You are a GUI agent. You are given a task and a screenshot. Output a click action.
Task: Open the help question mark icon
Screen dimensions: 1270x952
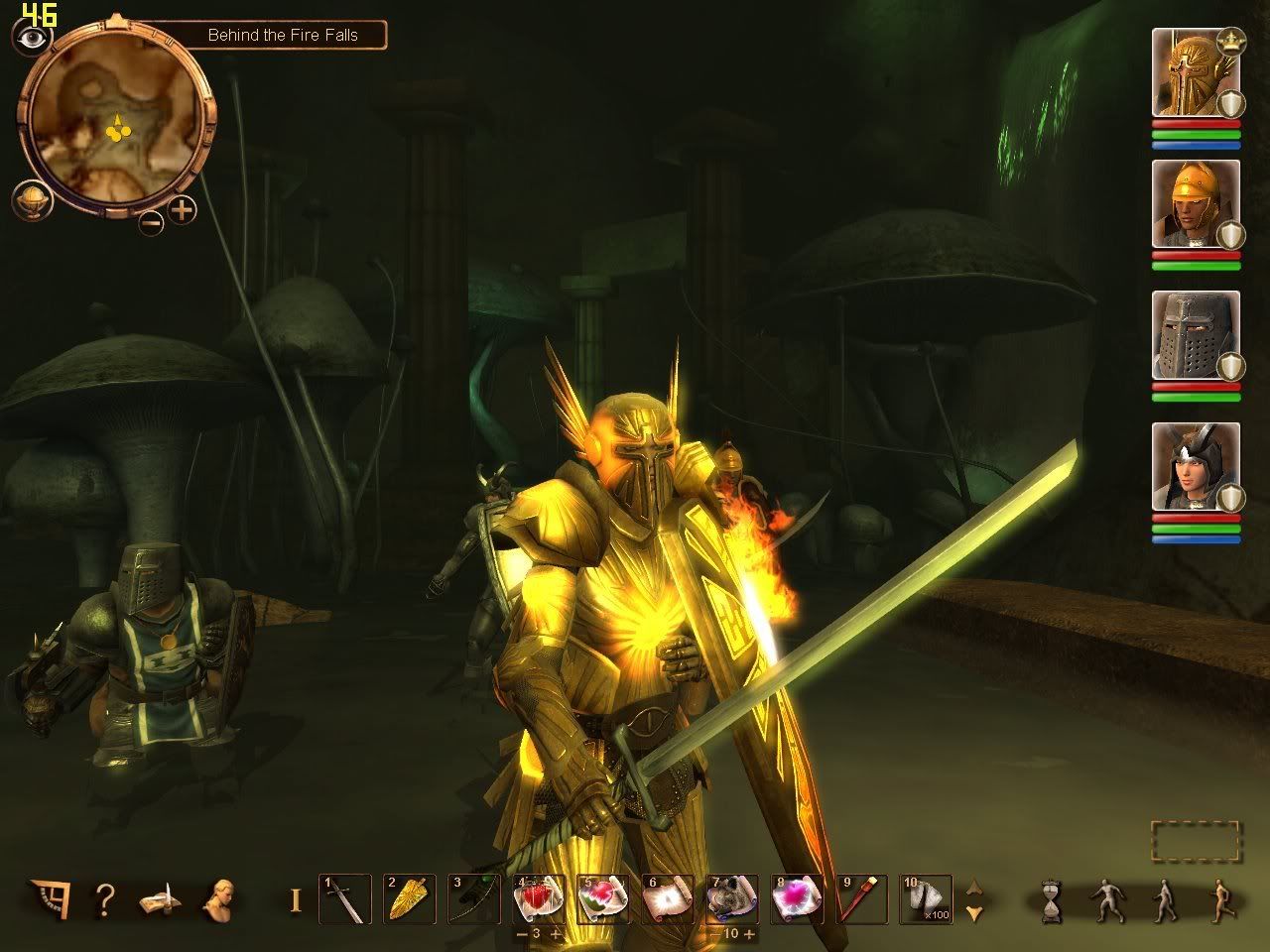coord(104,899)
